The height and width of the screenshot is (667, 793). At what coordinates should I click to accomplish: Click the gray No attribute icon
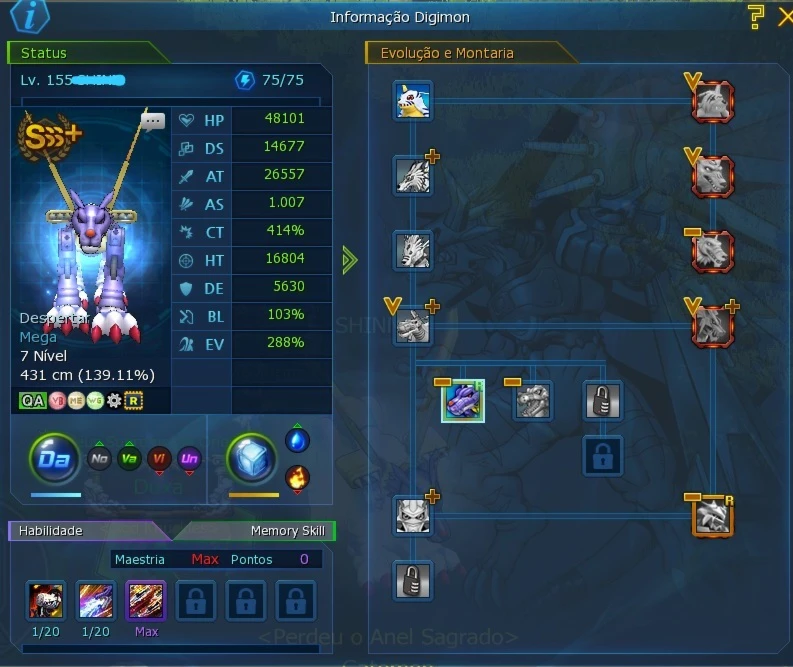(98, 459)
